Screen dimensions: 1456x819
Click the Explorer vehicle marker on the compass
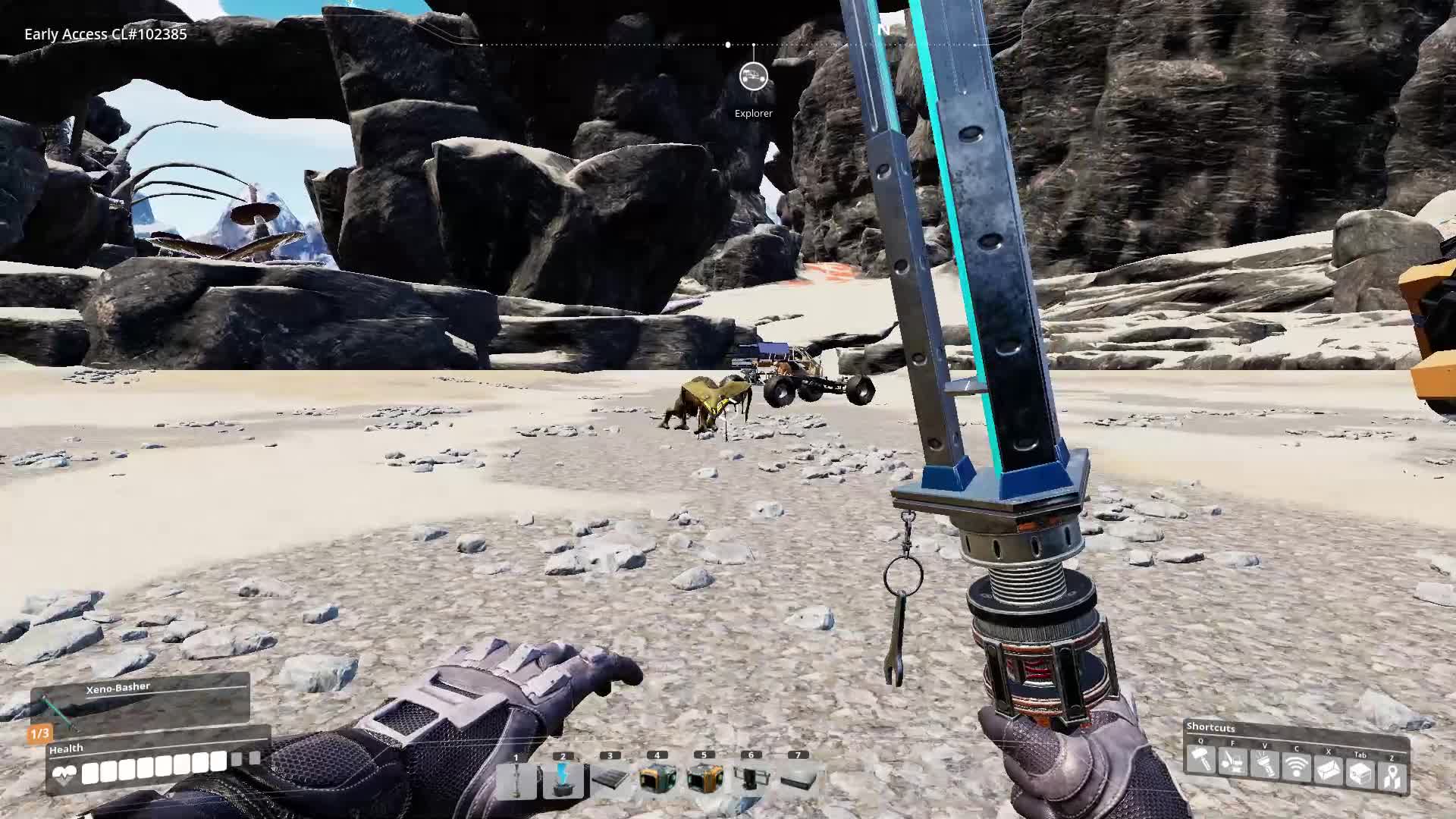[753, 77]
